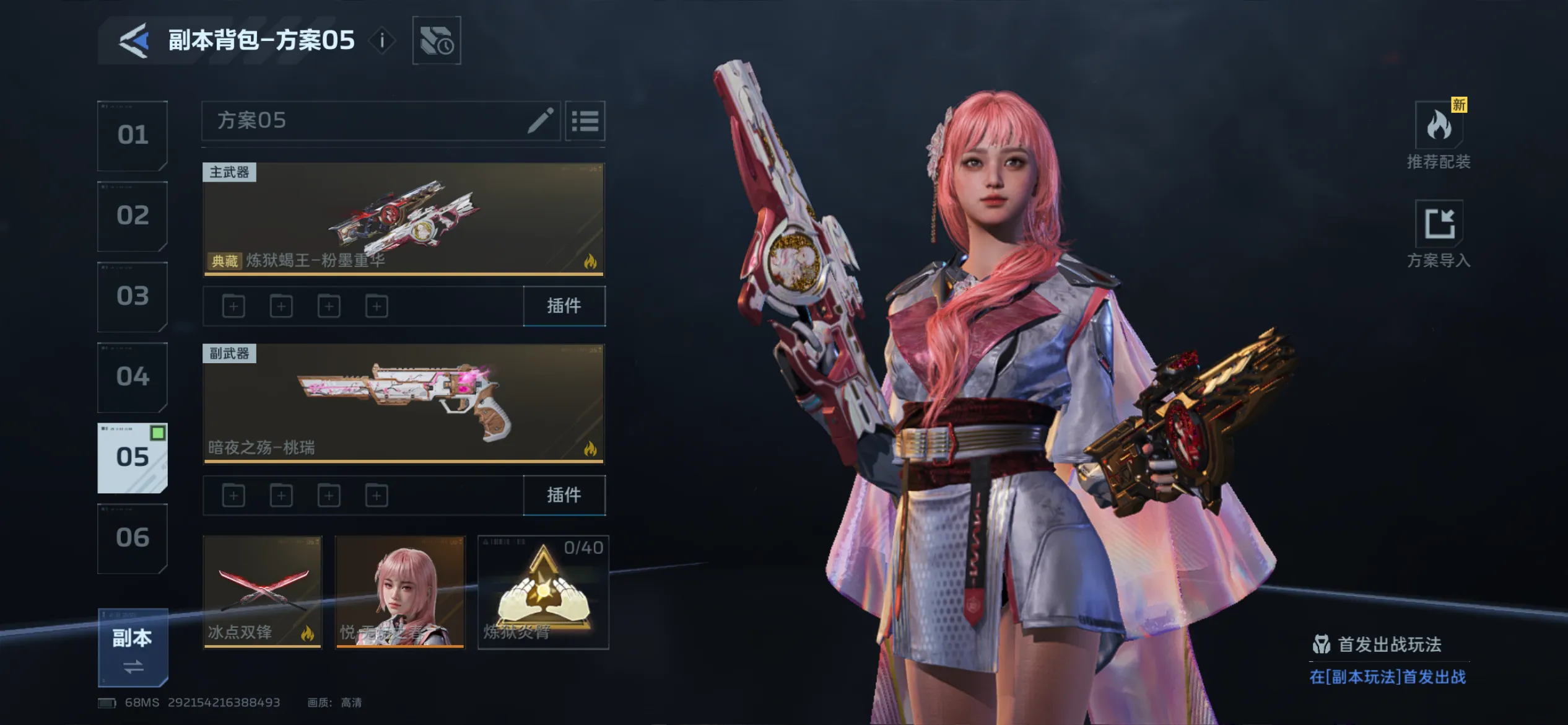Choose loadout tab 04
This screenshot has height=725, width=1568.
coord(133,377)
